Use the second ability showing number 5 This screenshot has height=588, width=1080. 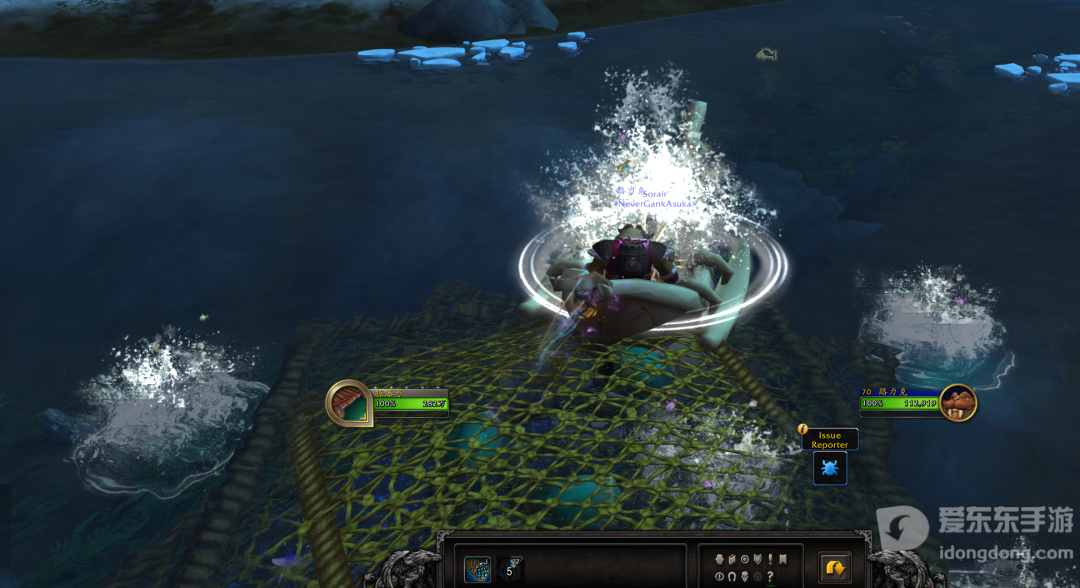pyautogui.click(x=511, y=570)
